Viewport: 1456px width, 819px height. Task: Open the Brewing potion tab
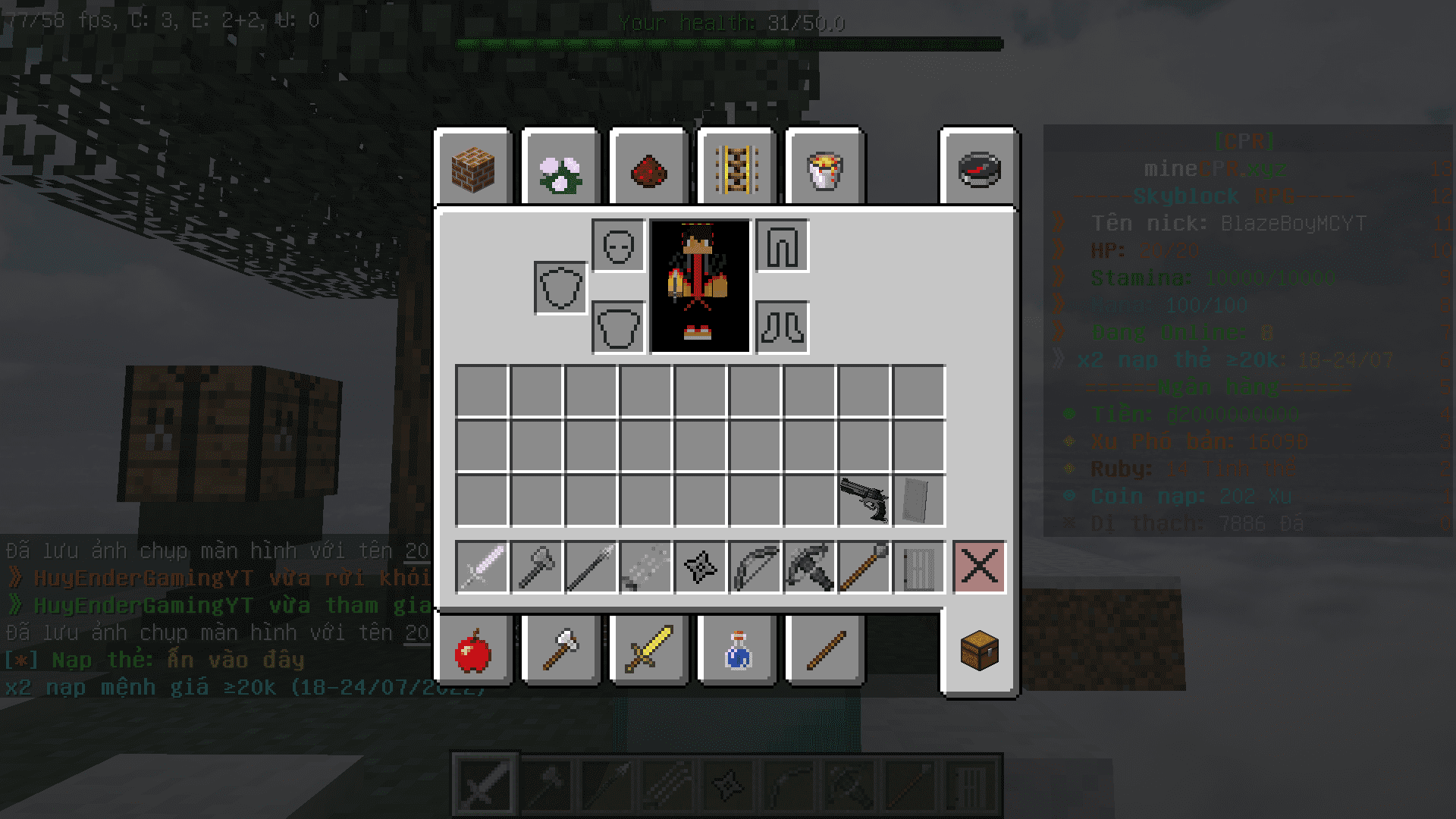[737, 651]
